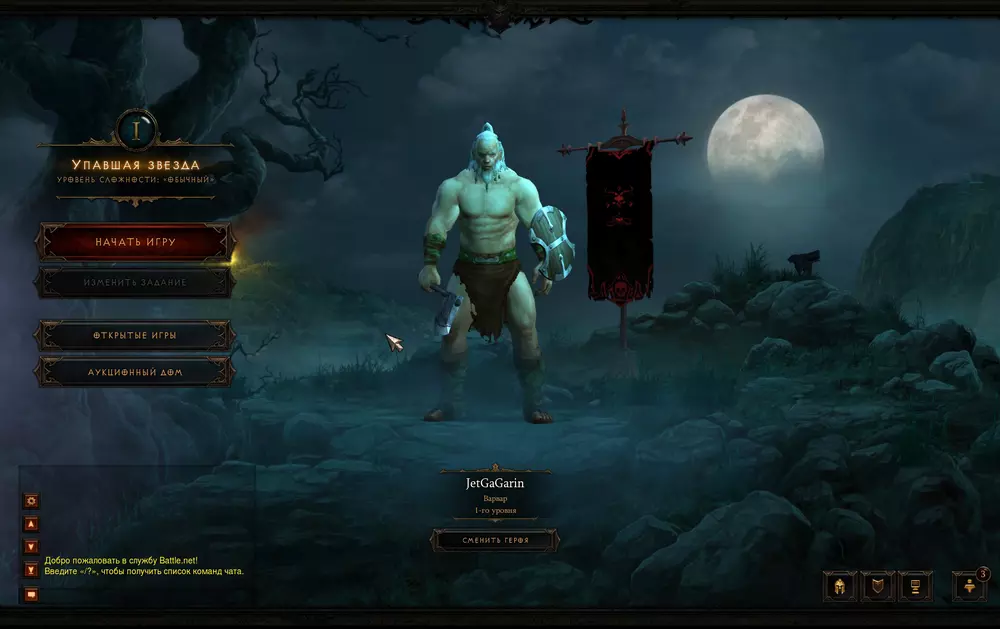The height and width of the screenshot is (629, 1000).
Task: Open the computer game menu icon
Action: click(915, 586)
